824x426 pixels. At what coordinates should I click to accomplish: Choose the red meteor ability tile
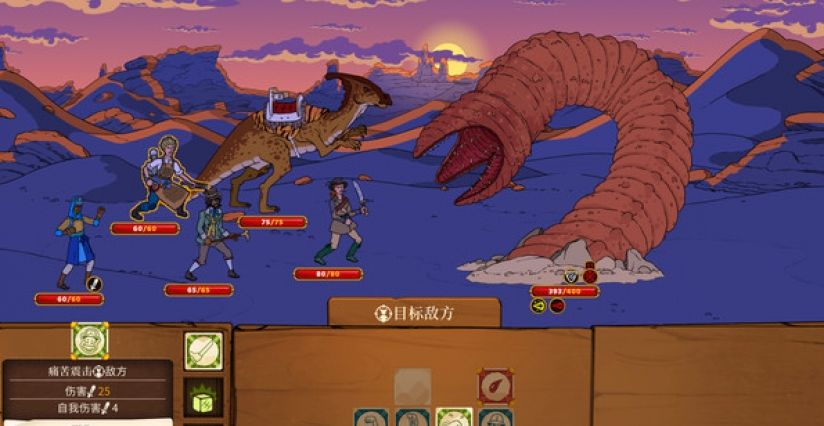coord(495,386)
